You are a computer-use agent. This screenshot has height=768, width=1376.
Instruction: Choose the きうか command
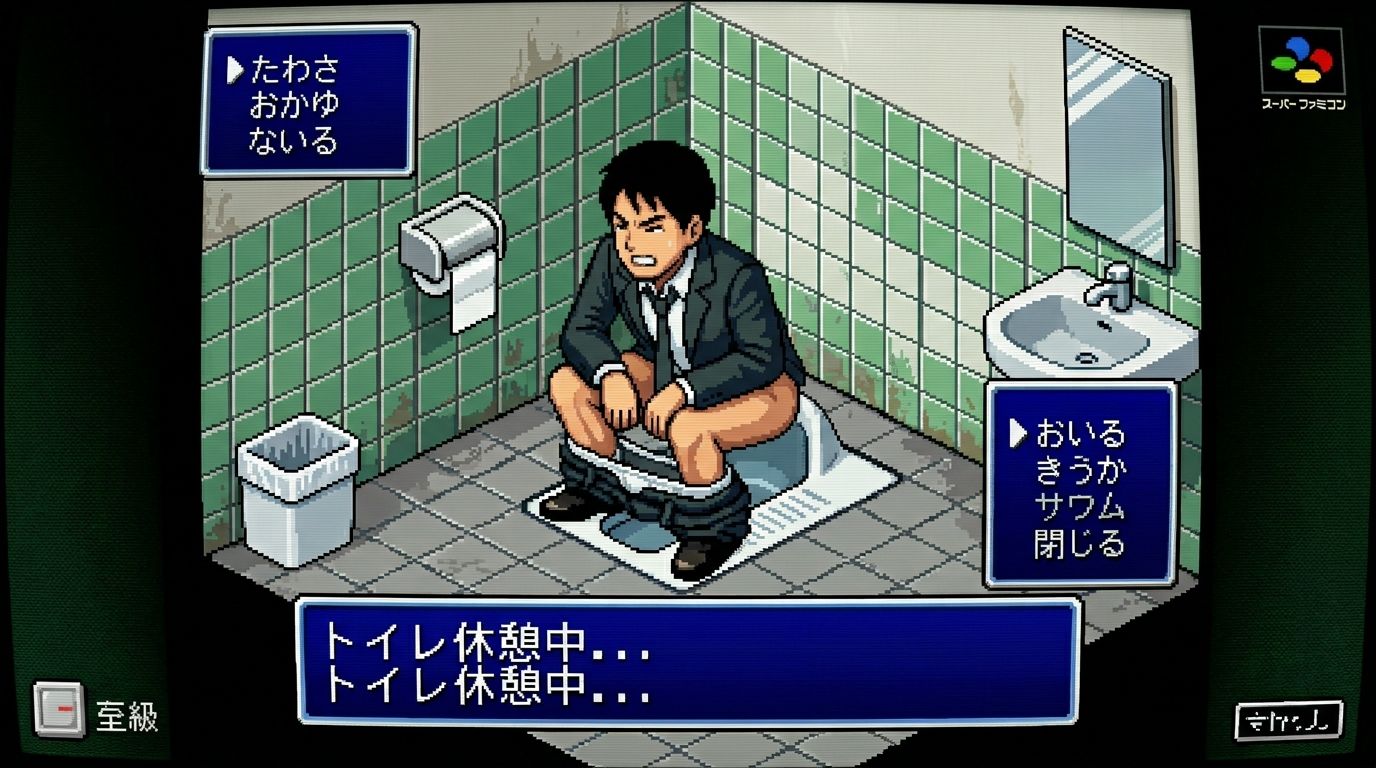click(x=1080, y=471)
